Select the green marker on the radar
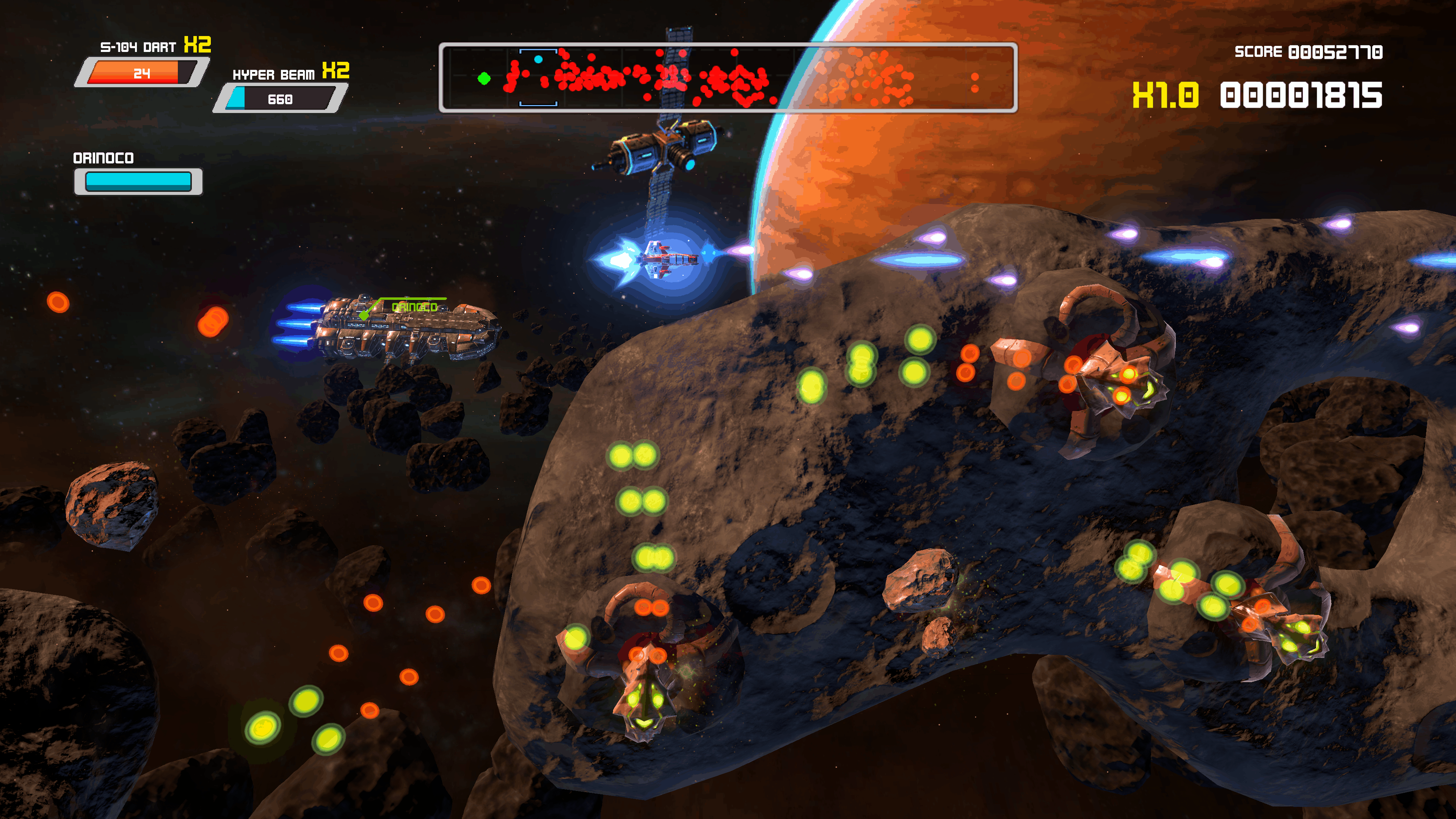This screenshot has width=1456, height=819. [x=484, y=78]
